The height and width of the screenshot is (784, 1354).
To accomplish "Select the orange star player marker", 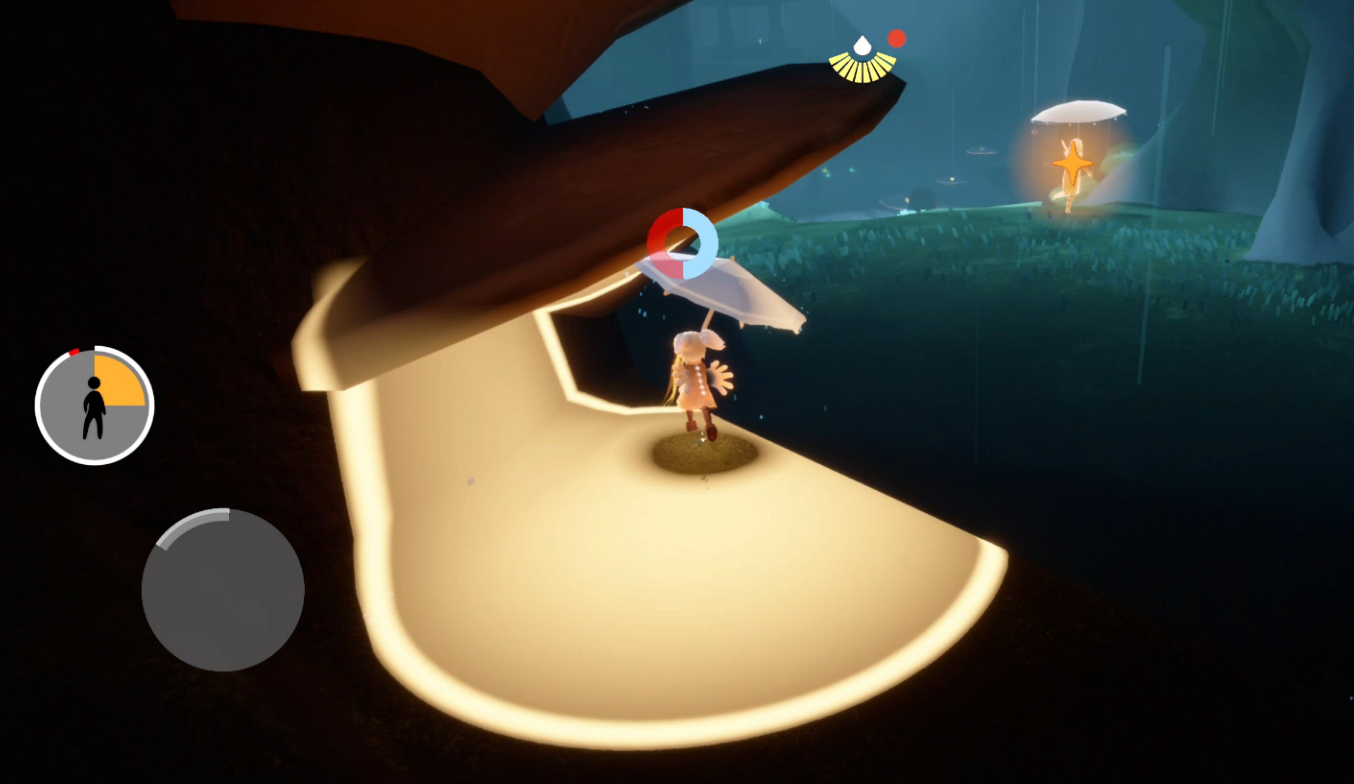I will [1072, 160].
